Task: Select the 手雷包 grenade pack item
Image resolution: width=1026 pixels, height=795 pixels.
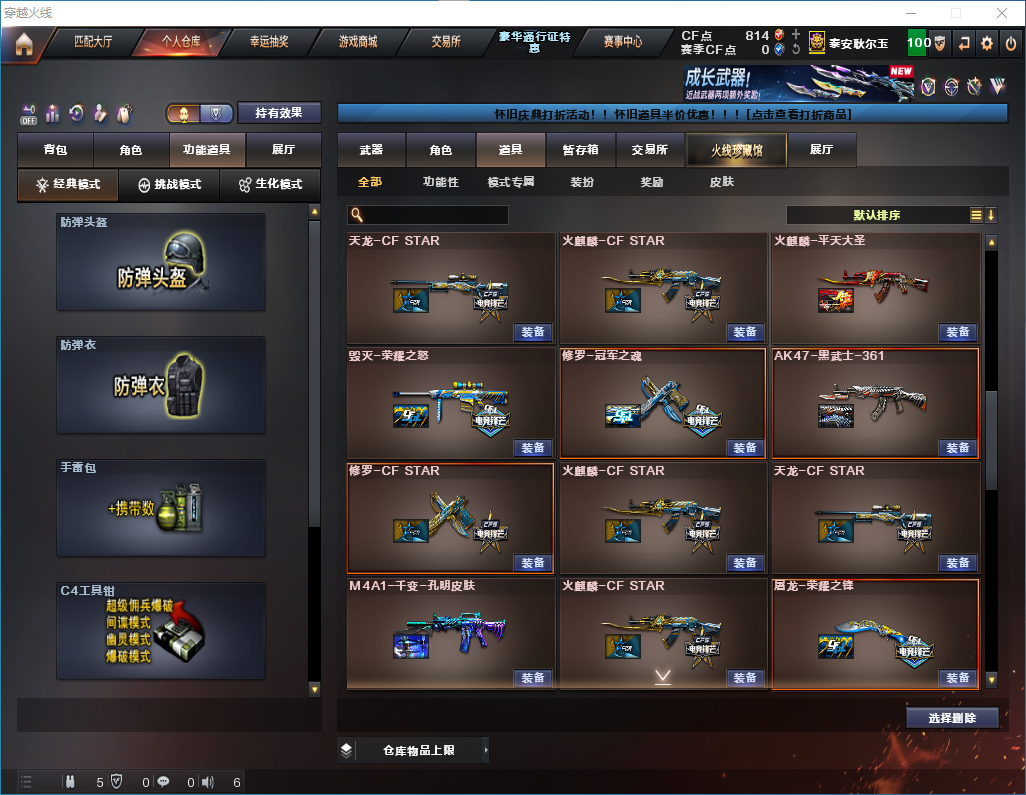Action: pyautogui.click(x=161, y=507)
